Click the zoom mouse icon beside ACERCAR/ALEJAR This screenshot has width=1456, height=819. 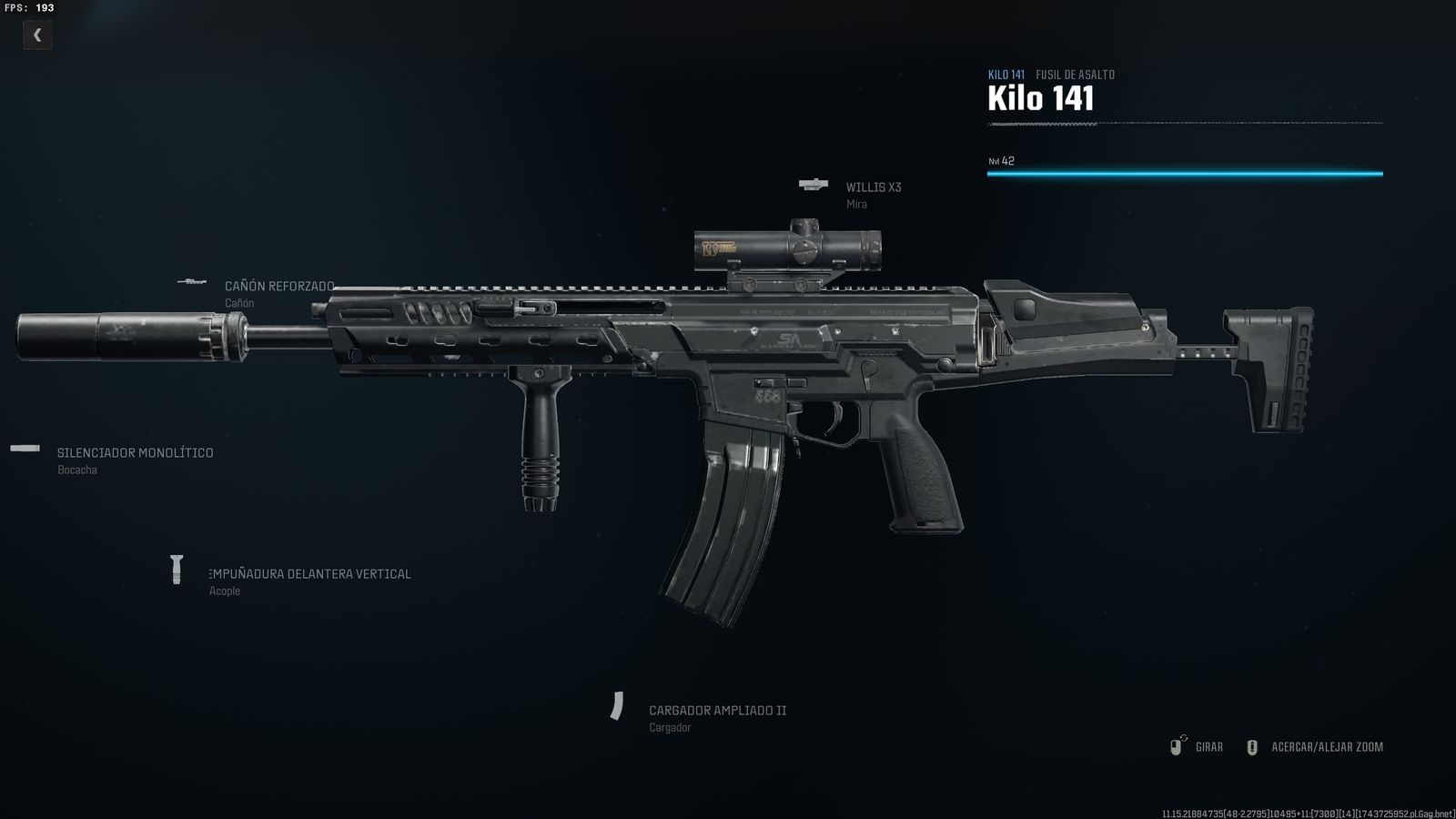coord(1250,746)
